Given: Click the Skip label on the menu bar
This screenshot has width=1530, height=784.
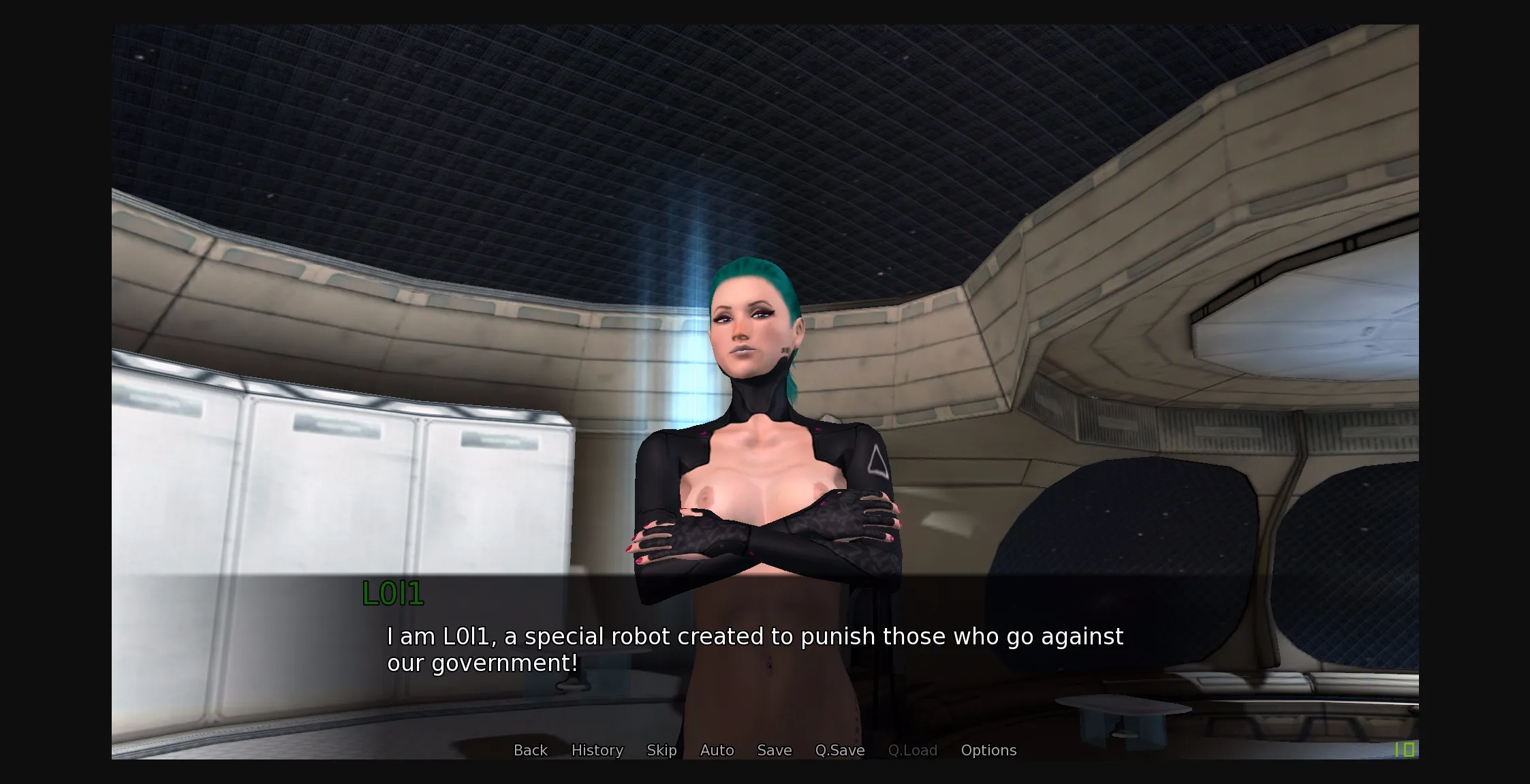Looking at the screenshot, I should (x=661, y=750).
